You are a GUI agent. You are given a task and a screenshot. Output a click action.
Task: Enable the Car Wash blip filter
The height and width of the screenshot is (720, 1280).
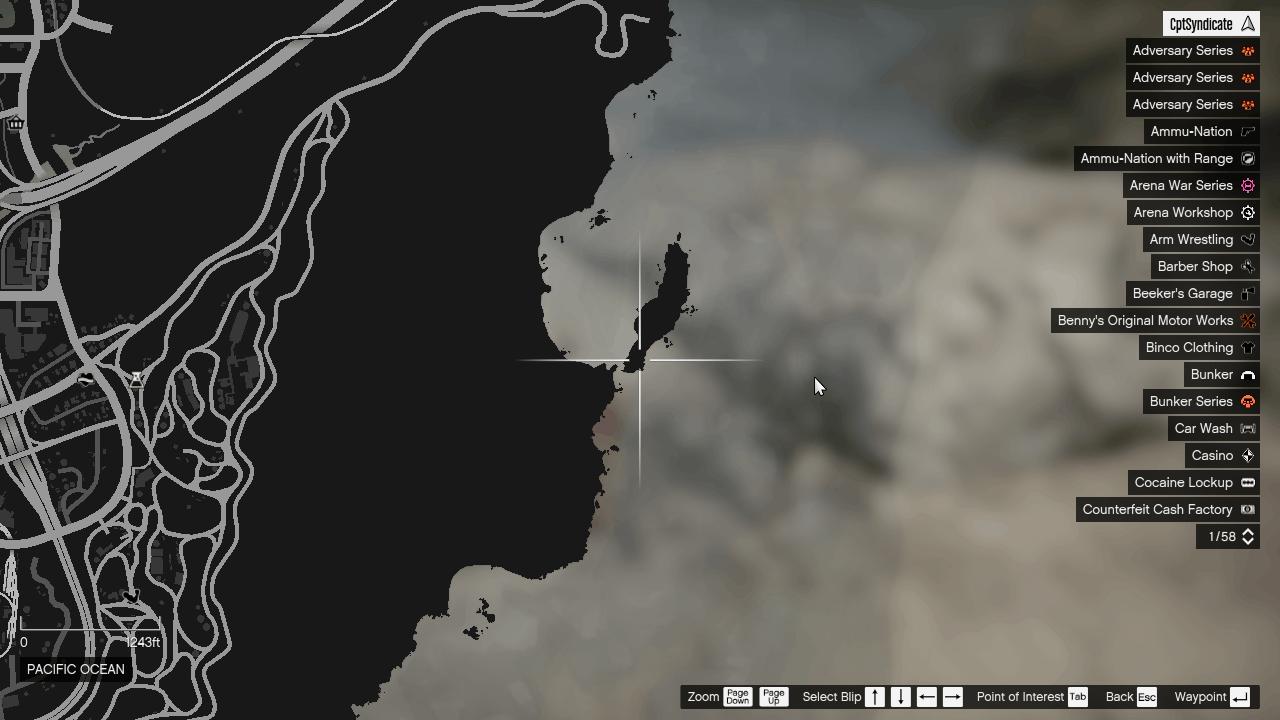pos(1247,428)
